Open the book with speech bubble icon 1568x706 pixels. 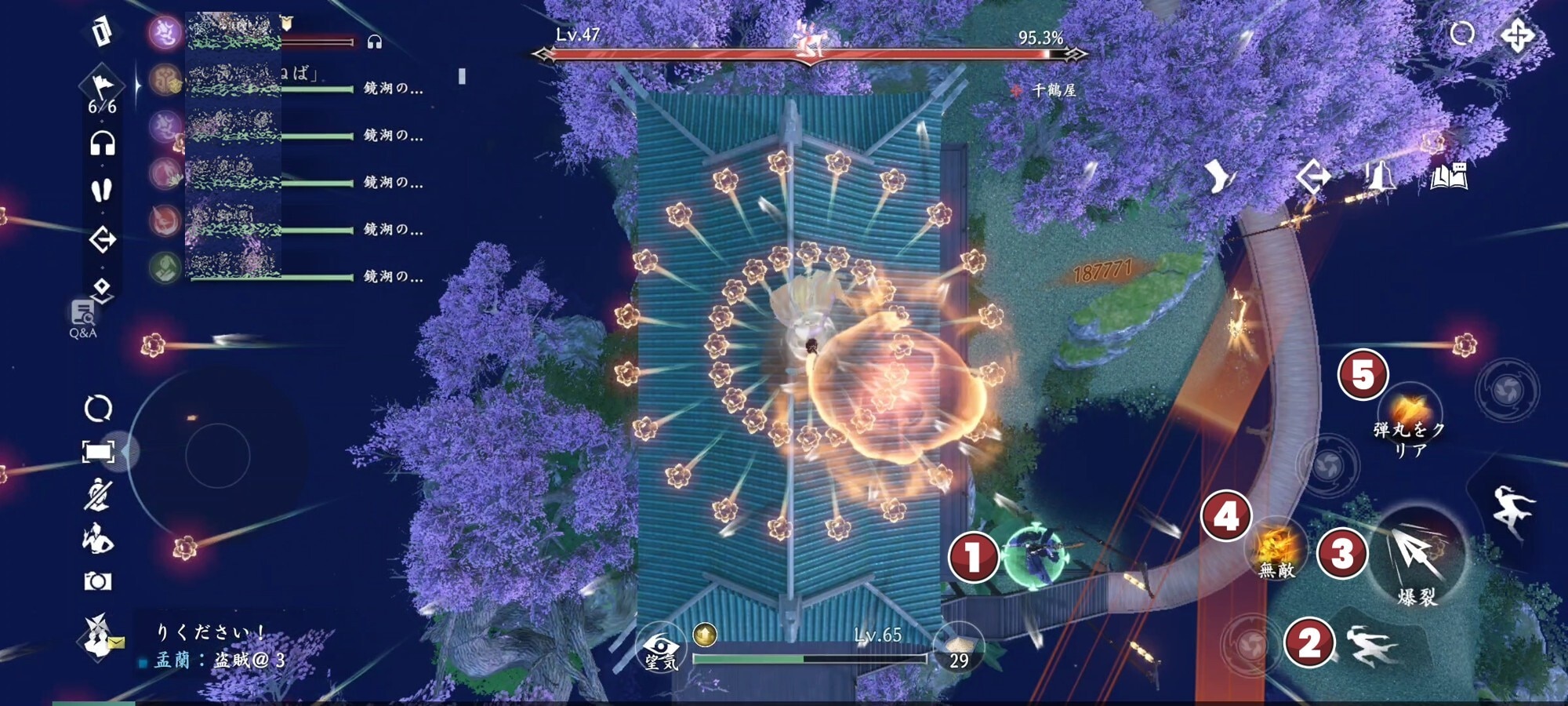click(1448, 177)
